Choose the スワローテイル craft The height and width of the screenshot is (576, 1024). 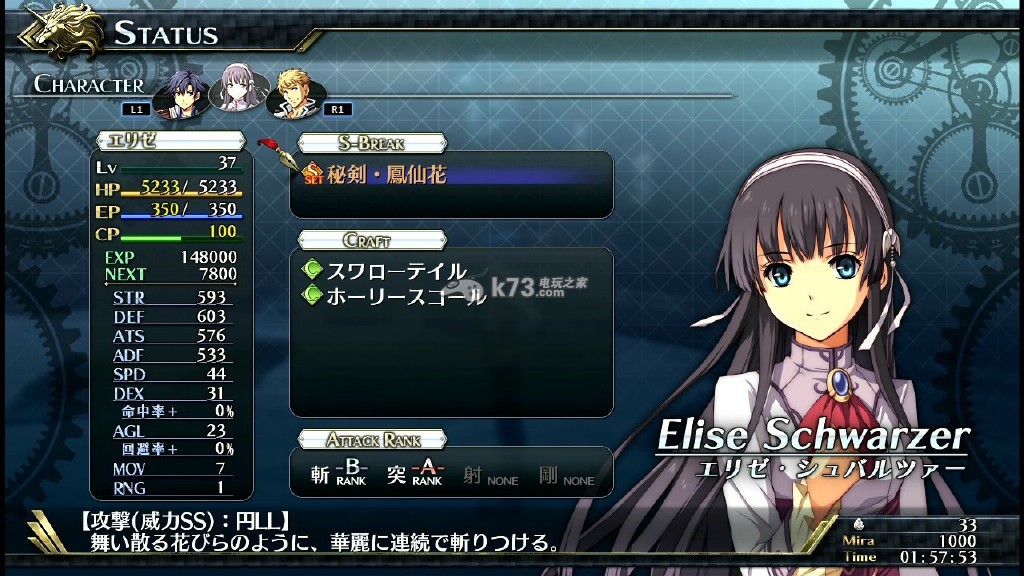[x=396, y=271]
